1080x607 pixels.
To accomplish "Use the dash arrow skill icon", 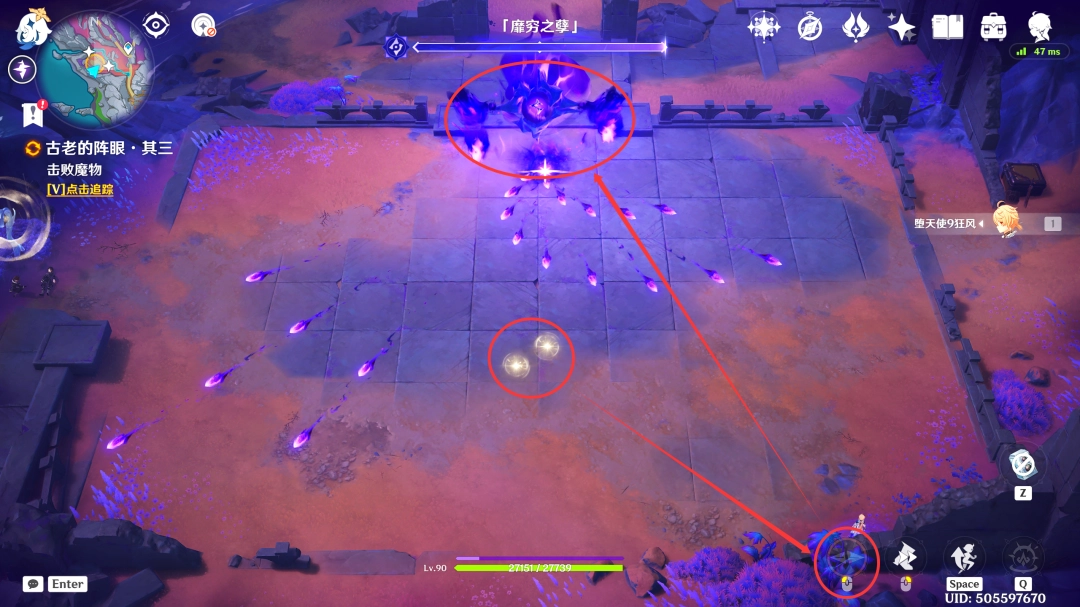I will click(905, 557).
